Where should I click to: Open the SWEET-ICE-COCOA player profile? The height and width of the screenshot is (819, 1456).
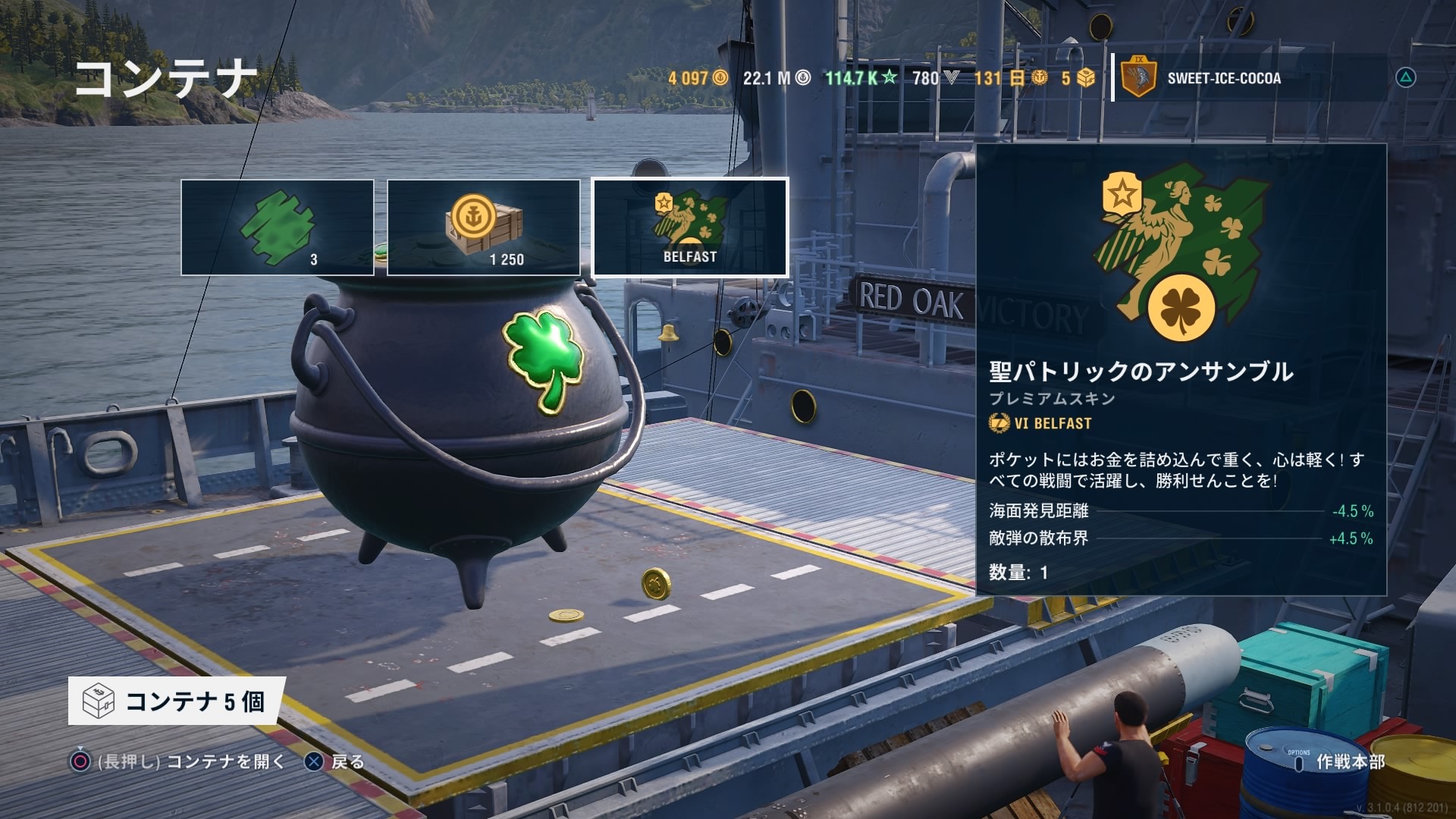tap(1222, 78)
